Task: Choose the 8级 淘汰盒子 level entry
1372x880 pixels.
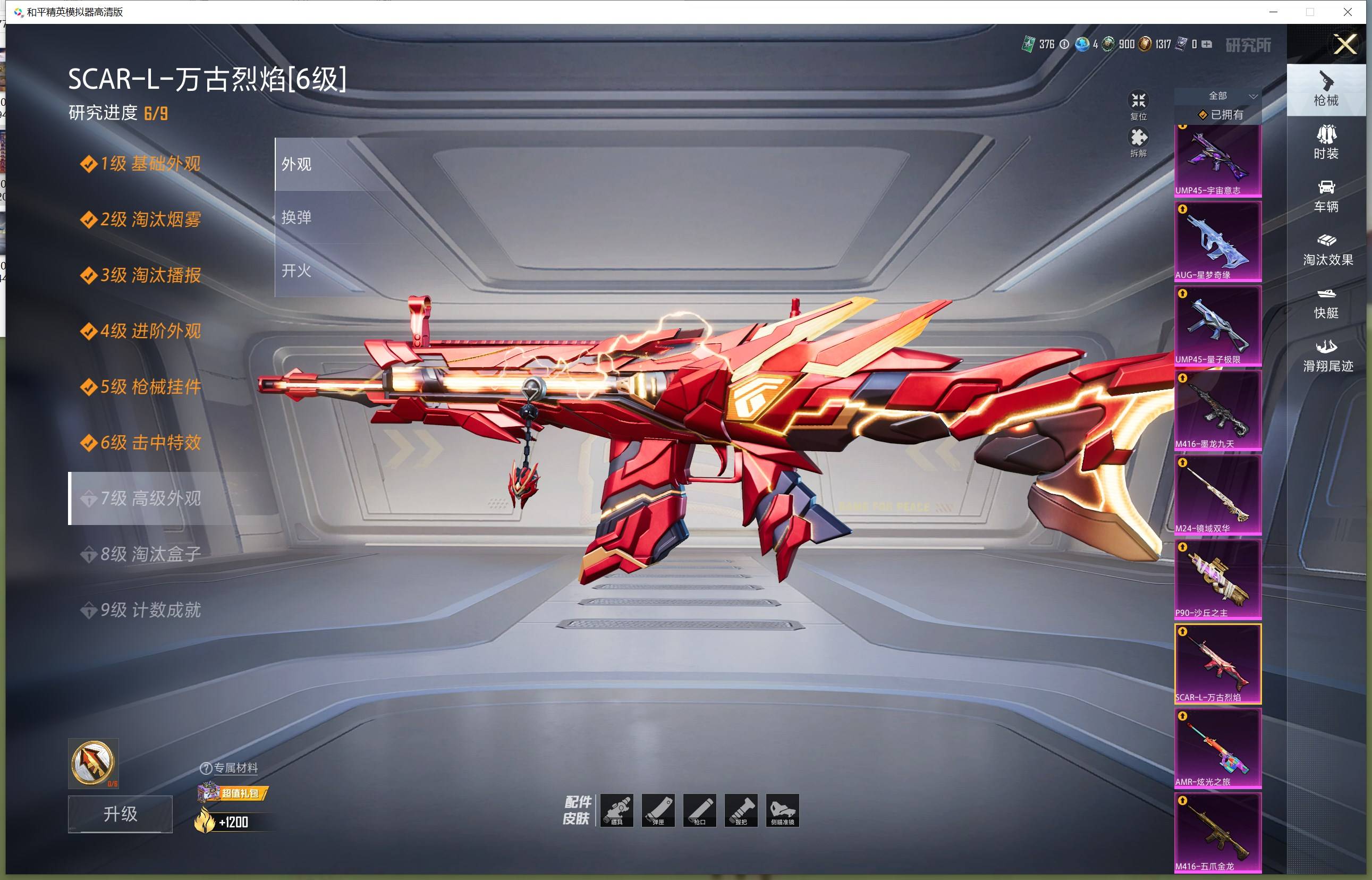Action: coord(151,554)
